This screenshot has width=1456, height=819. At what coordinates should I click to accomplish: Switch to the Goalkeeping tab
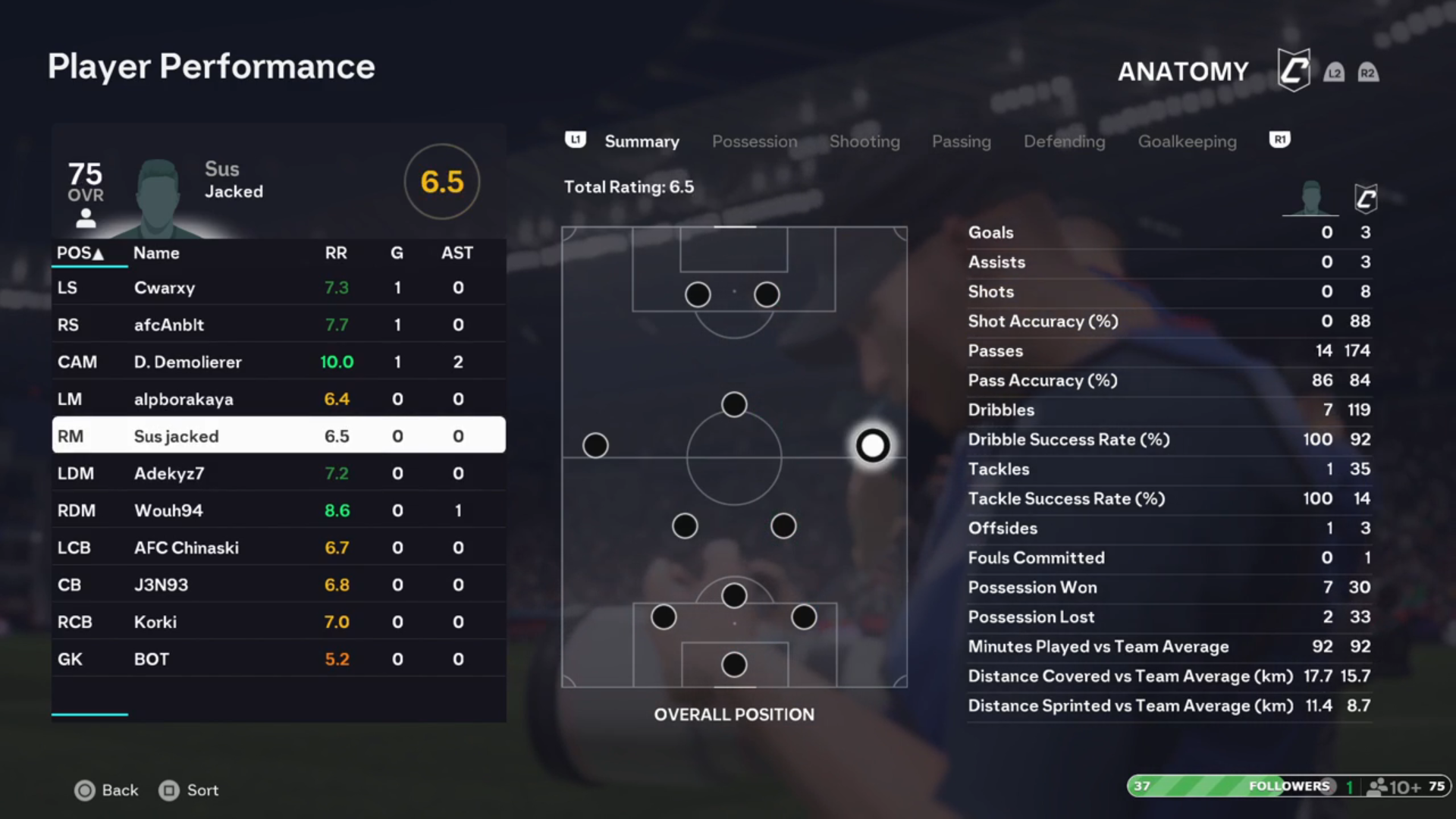point(1187,142)
